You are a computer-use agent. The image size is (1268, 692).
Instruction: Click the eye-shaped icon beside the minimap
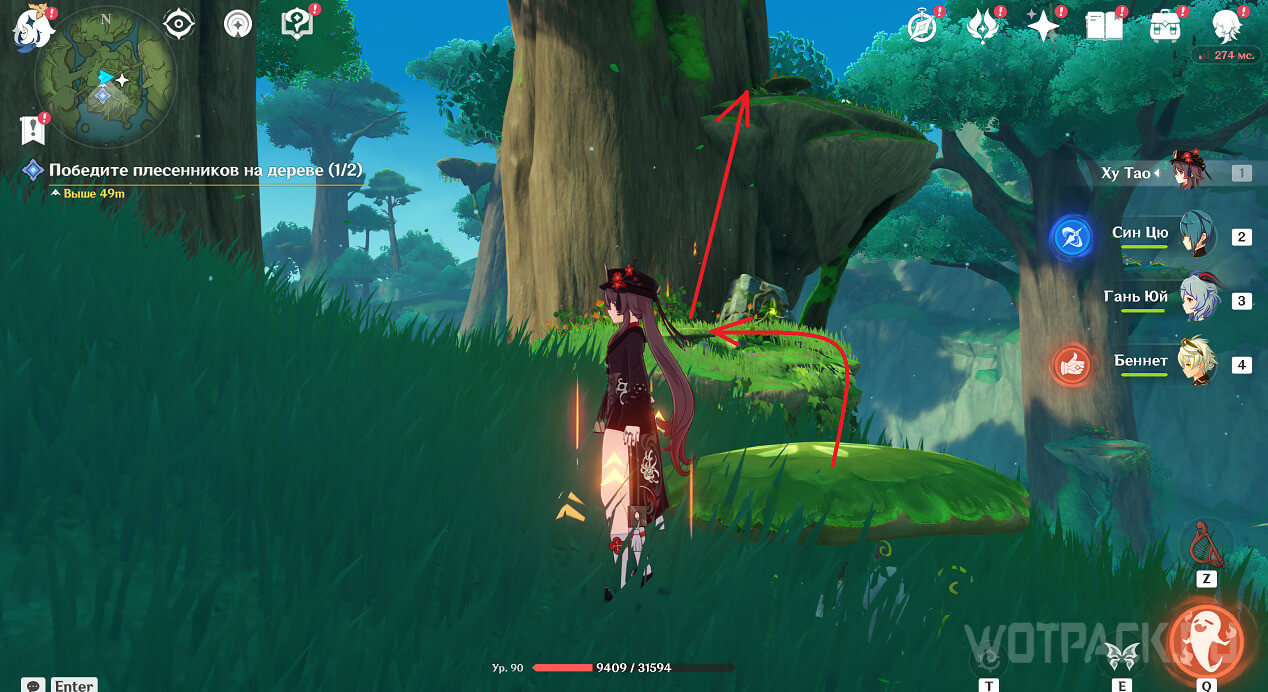click(179, 24)
